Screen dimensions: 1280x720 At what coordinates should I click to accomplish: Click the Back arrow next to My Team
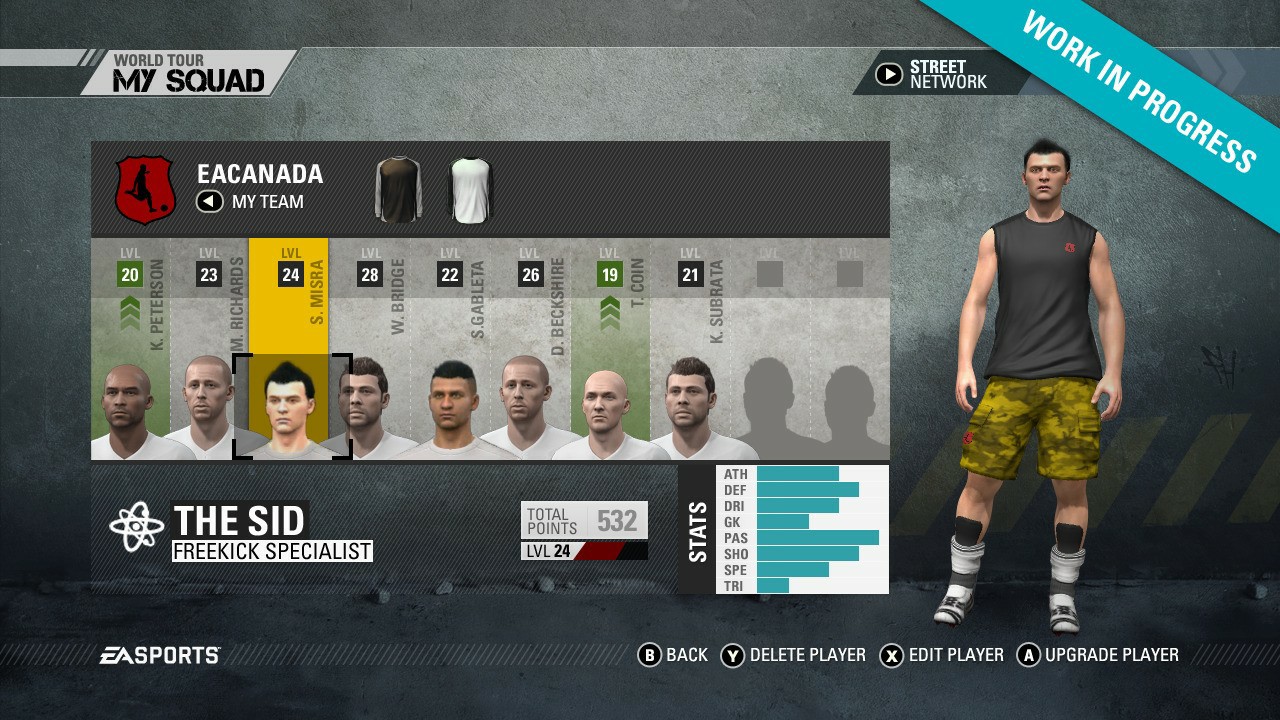tap(208, 202)
